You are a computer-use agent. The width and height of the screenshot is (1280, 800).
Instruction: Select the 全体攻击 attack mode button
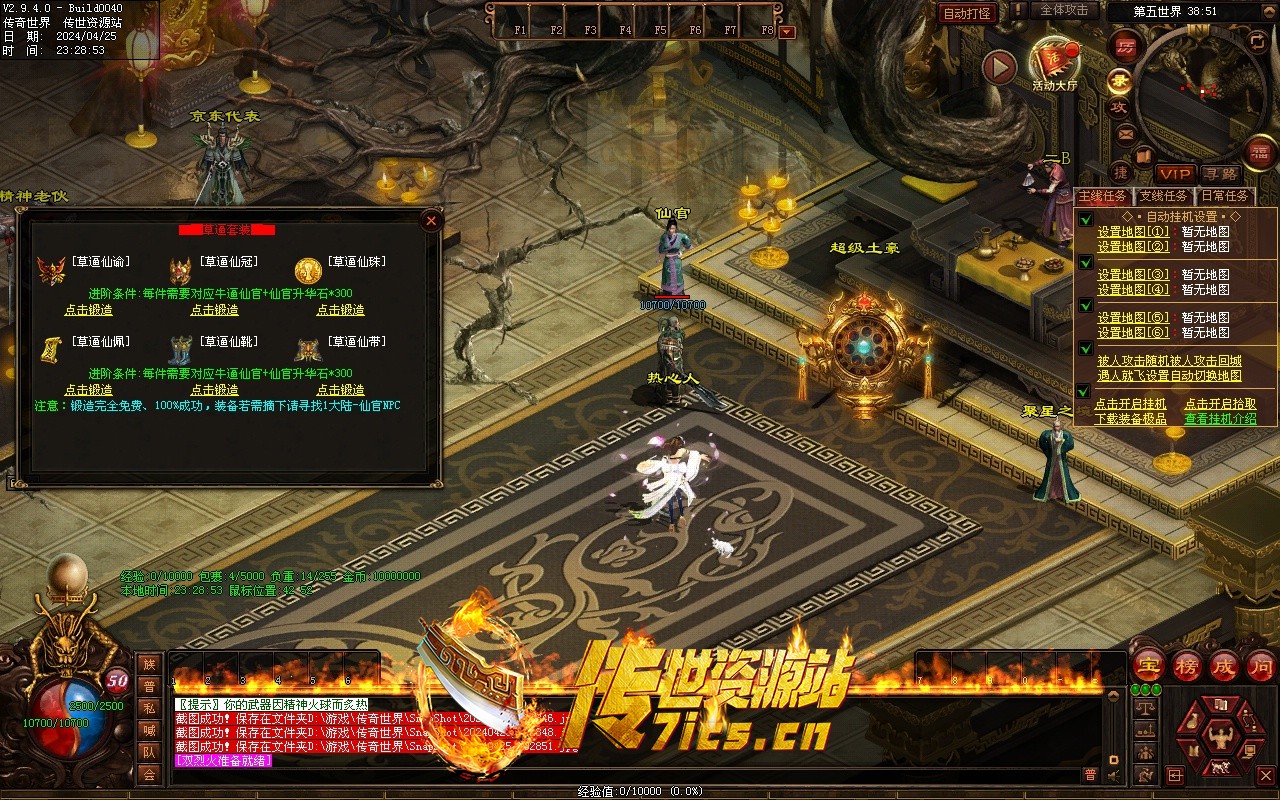(1064, 10)
